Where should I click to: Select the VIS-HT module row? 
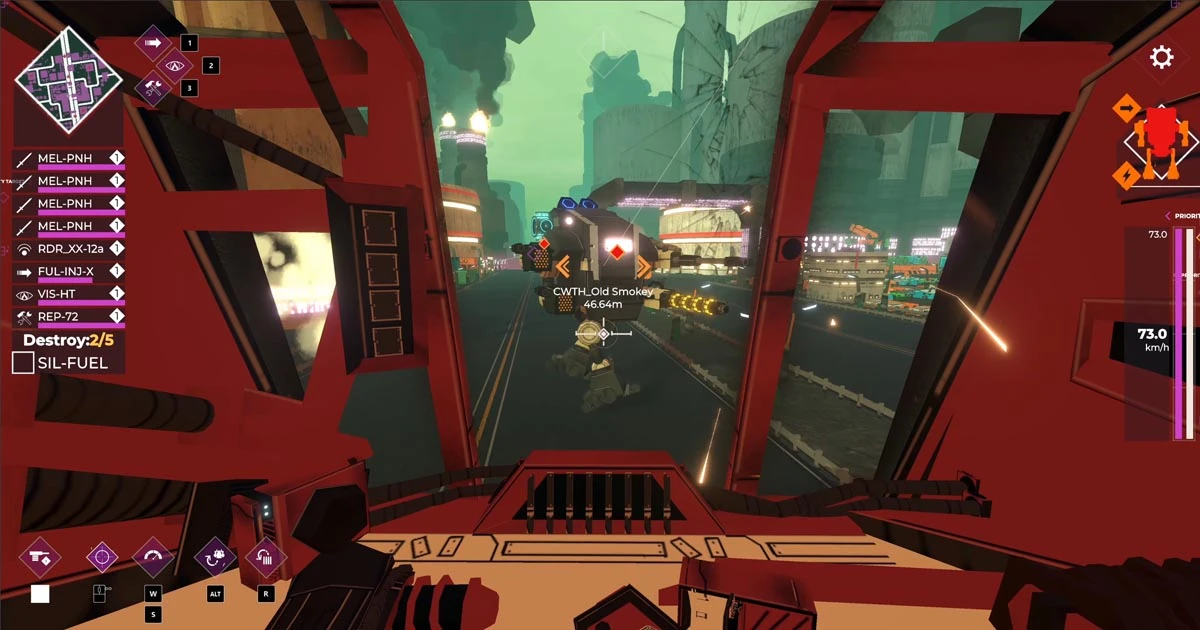68,294
